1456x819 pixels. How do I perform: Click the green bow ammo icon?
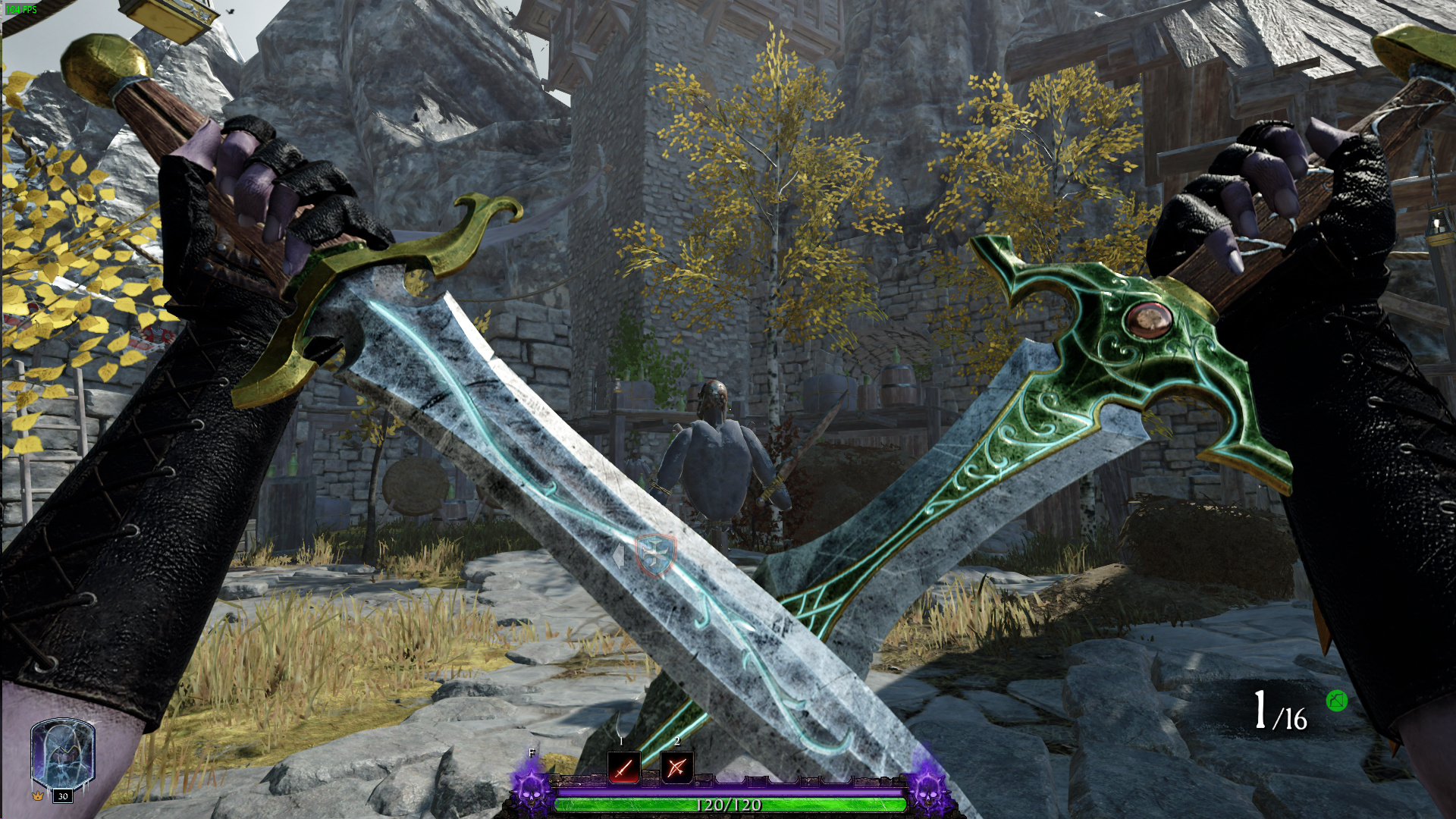tap(1336, 701)
